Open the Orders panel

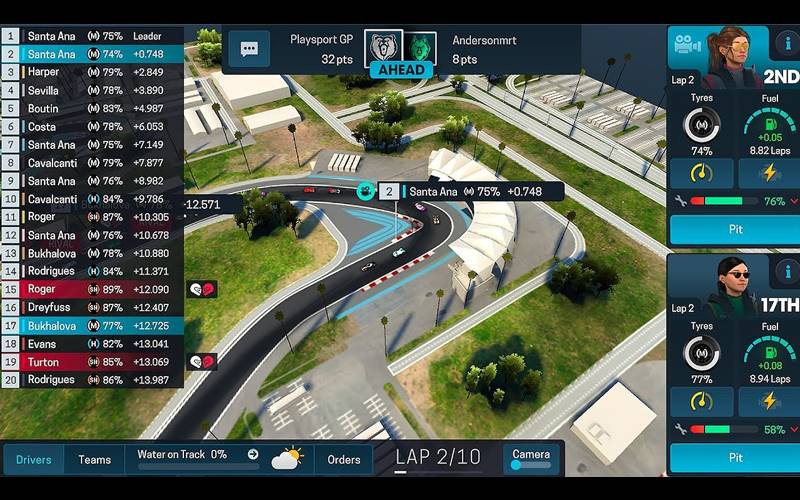[344, 459]
